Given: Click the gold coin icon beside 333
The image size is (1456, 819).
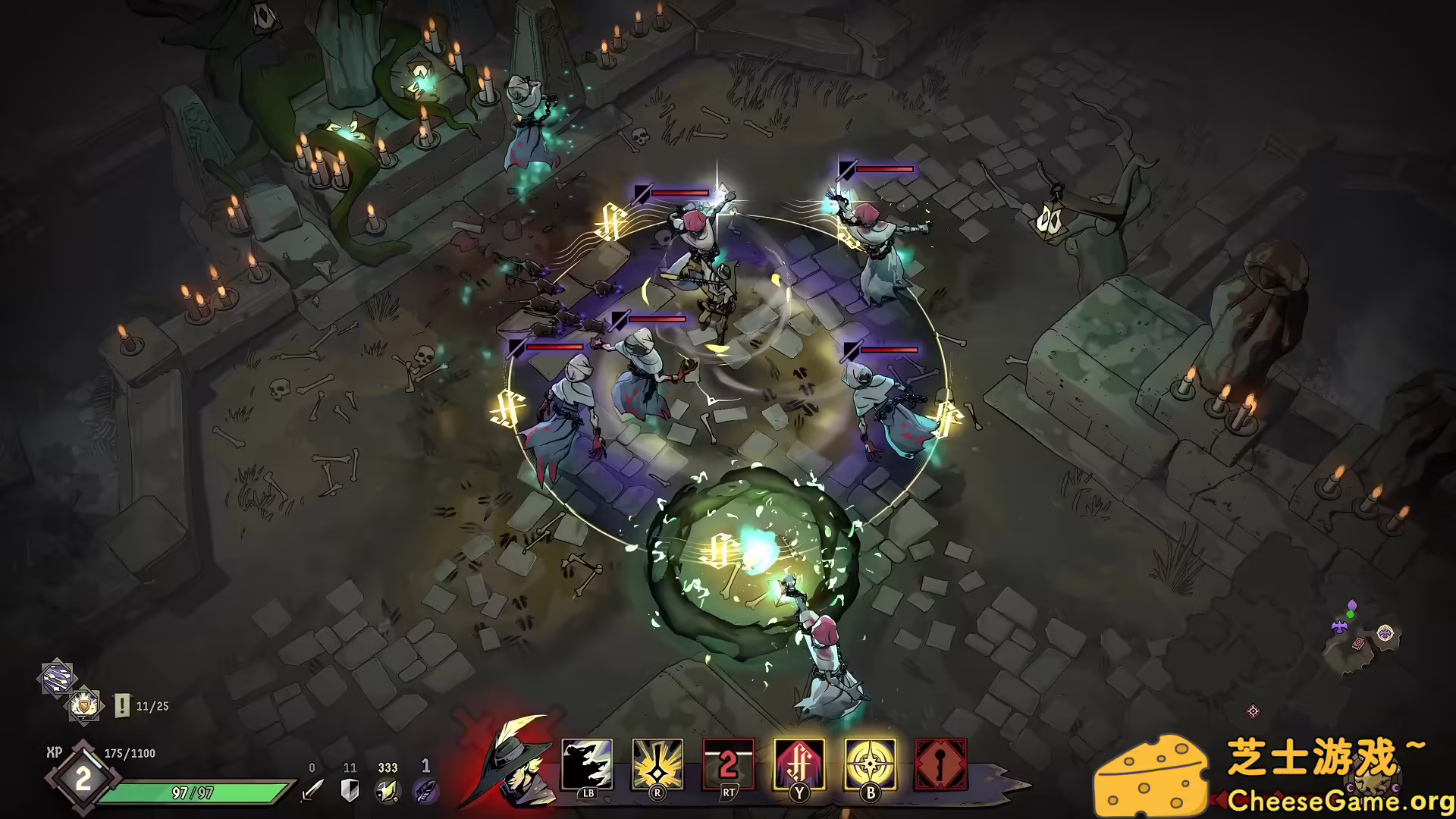Looking at the screenshot, I should [386, 792].
